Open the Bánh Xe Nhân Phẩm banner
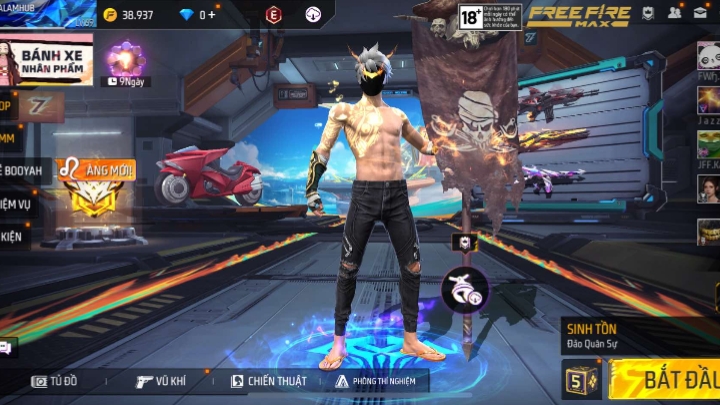 47,58
